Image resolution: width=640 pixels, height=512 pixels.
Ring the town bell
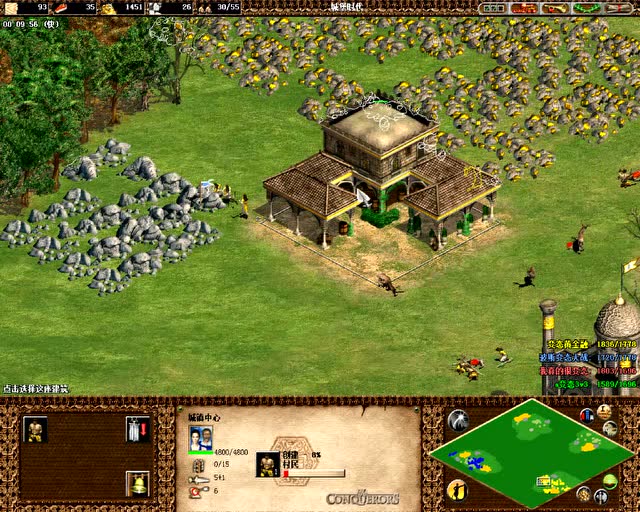[x=137, y=484]
